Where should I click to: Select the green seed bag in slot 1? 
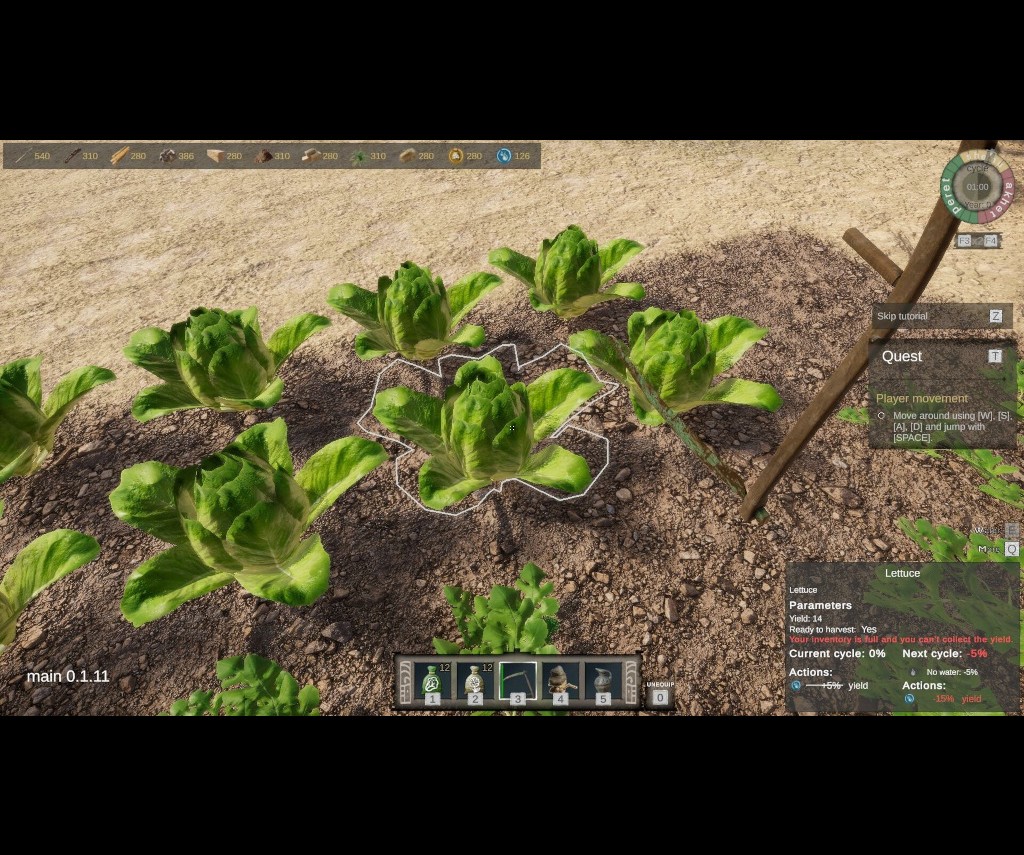pos(432,682)
